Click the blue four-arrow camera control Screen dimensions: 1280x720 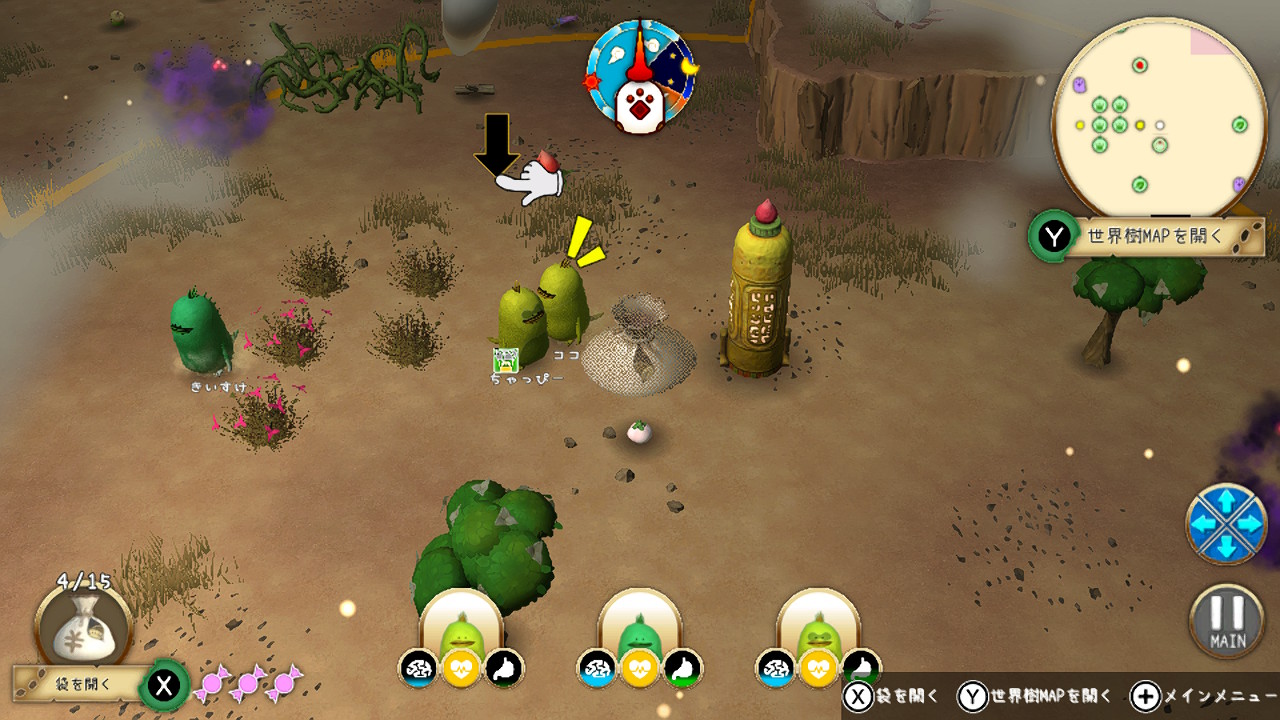point(1226,523)
